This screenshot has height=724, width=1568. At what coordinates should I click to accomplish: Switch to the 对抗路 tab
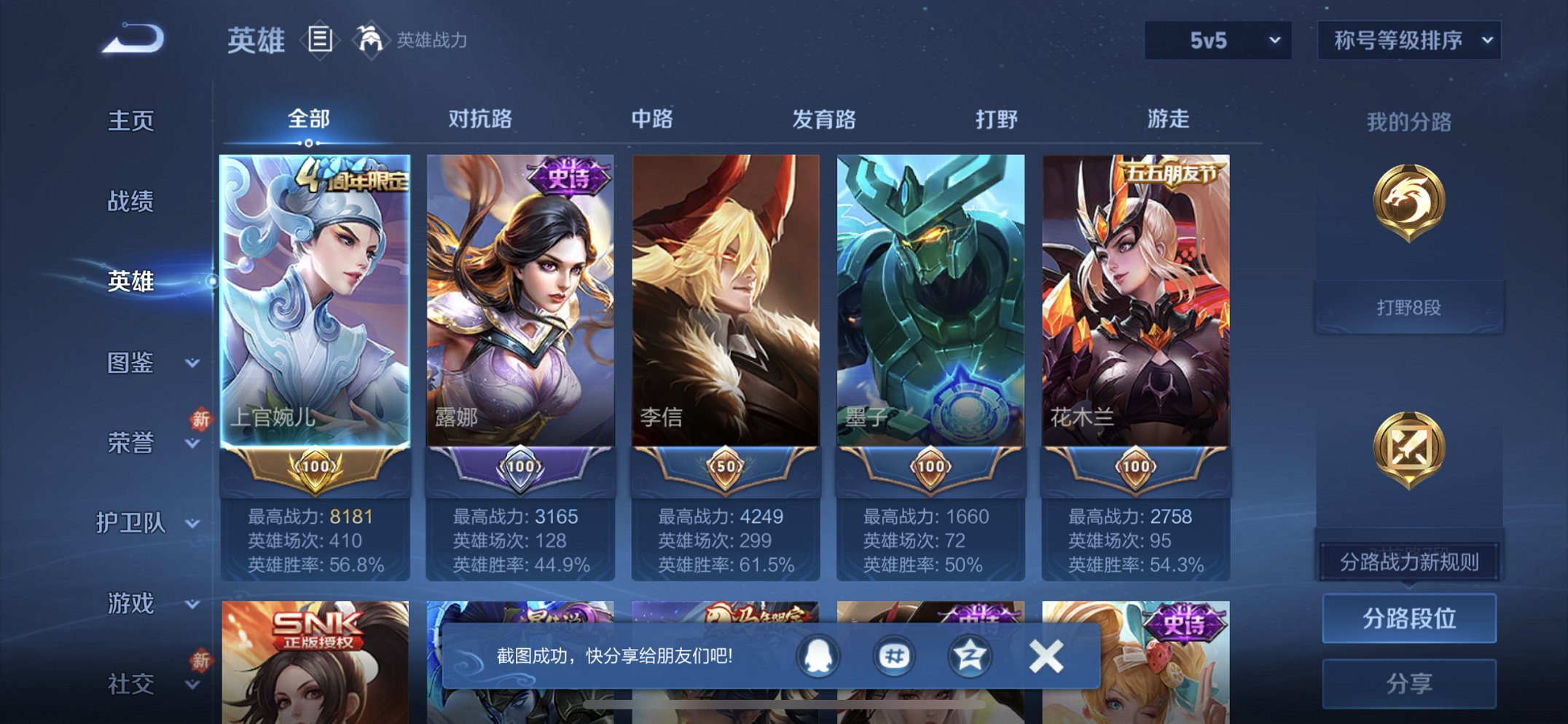[479, 119]
